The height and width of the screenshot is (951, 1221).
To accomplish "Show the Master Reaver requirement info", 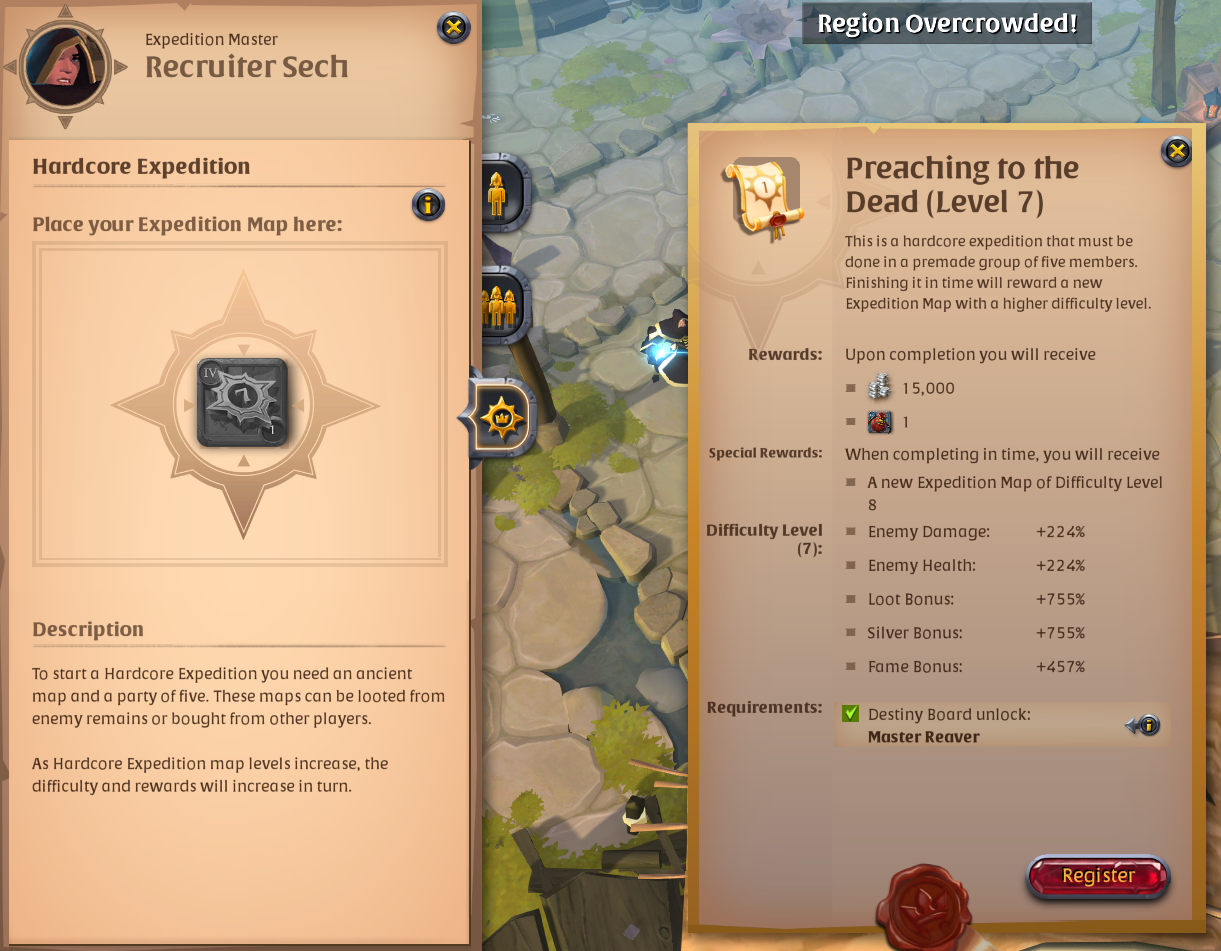I will pos(1148,725).
